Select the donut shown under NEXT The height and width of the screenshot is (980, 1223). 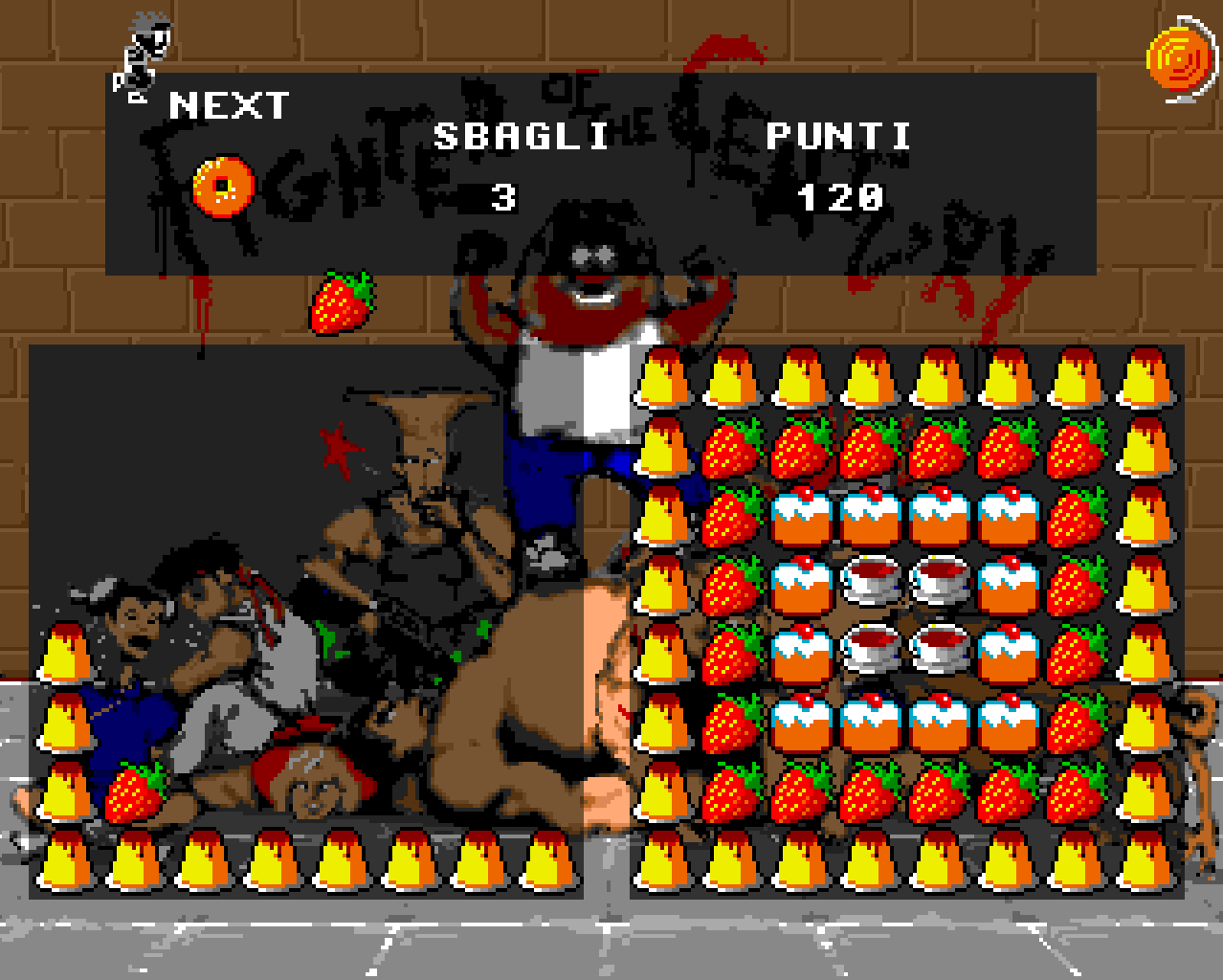(223, 186)
